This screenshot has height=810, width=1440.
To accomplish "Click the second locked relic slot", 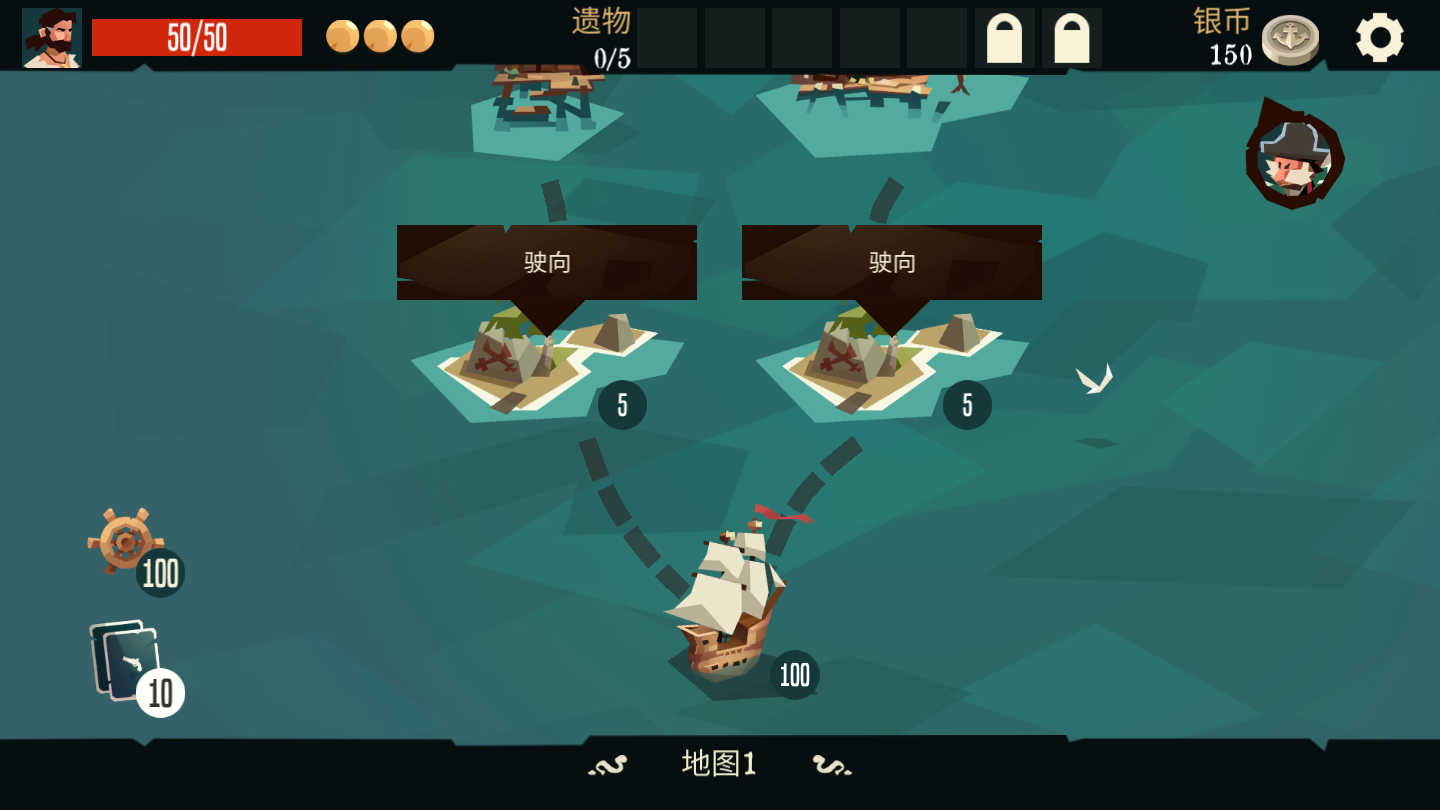I will (x=1072, y=39).
